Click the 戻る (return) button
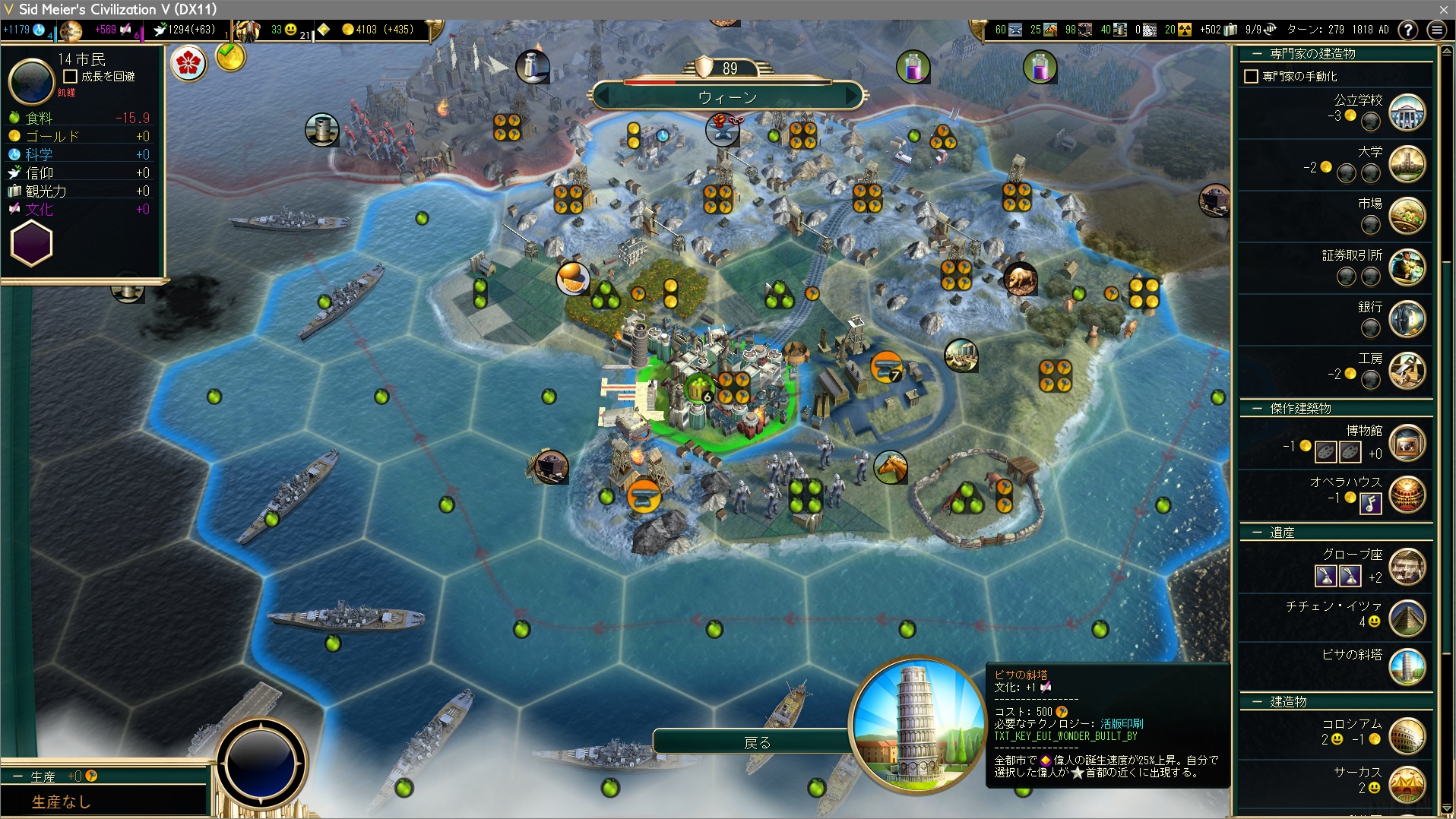This screenshot has width=1456, height=819. (x=755, y=742)
